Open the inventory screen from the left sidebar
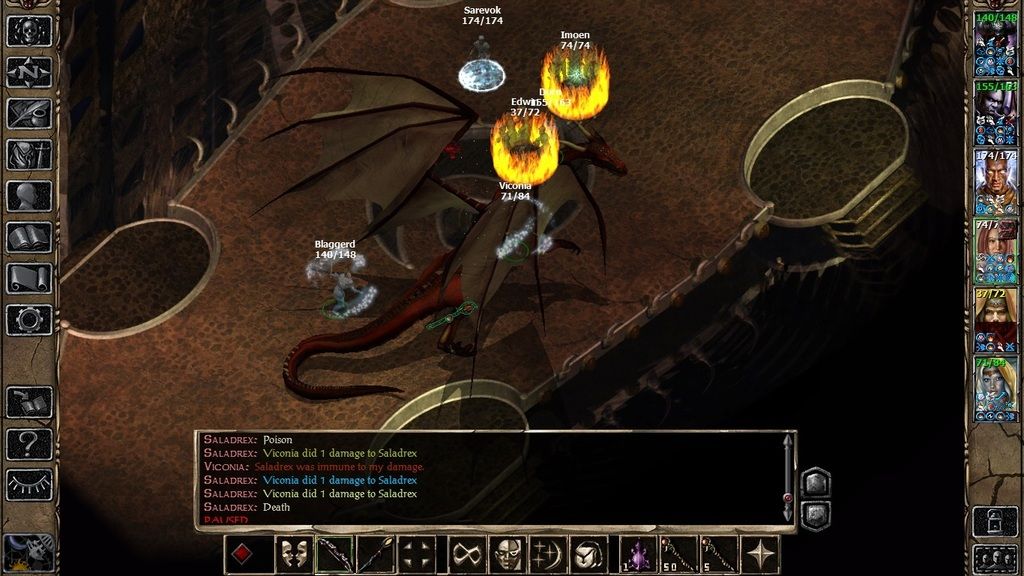This screenshot has height=576, width=1024. (x=29, y=154)
